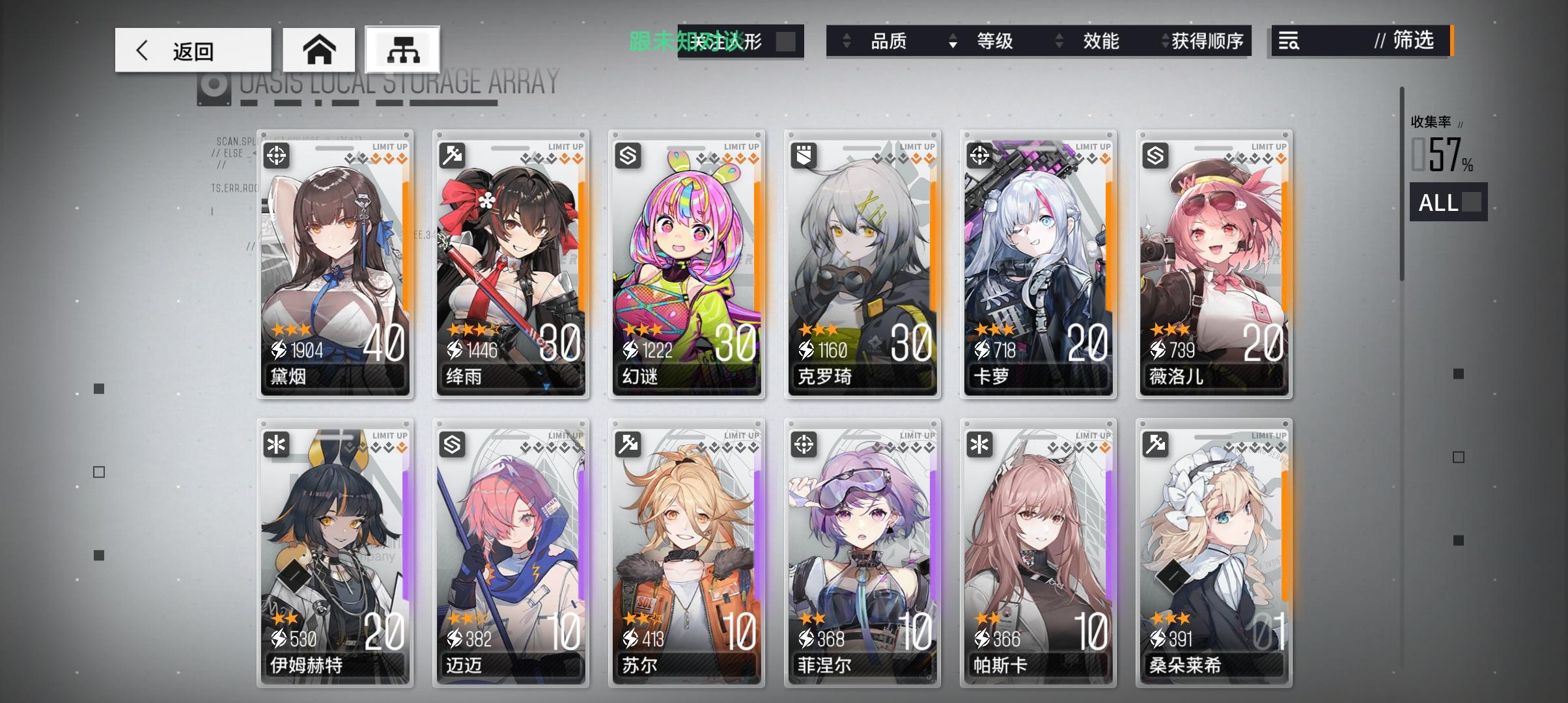The image size is (1568, 703).
Task: Expand the 获得顺序 sorting option
Action: point(1204,41)
